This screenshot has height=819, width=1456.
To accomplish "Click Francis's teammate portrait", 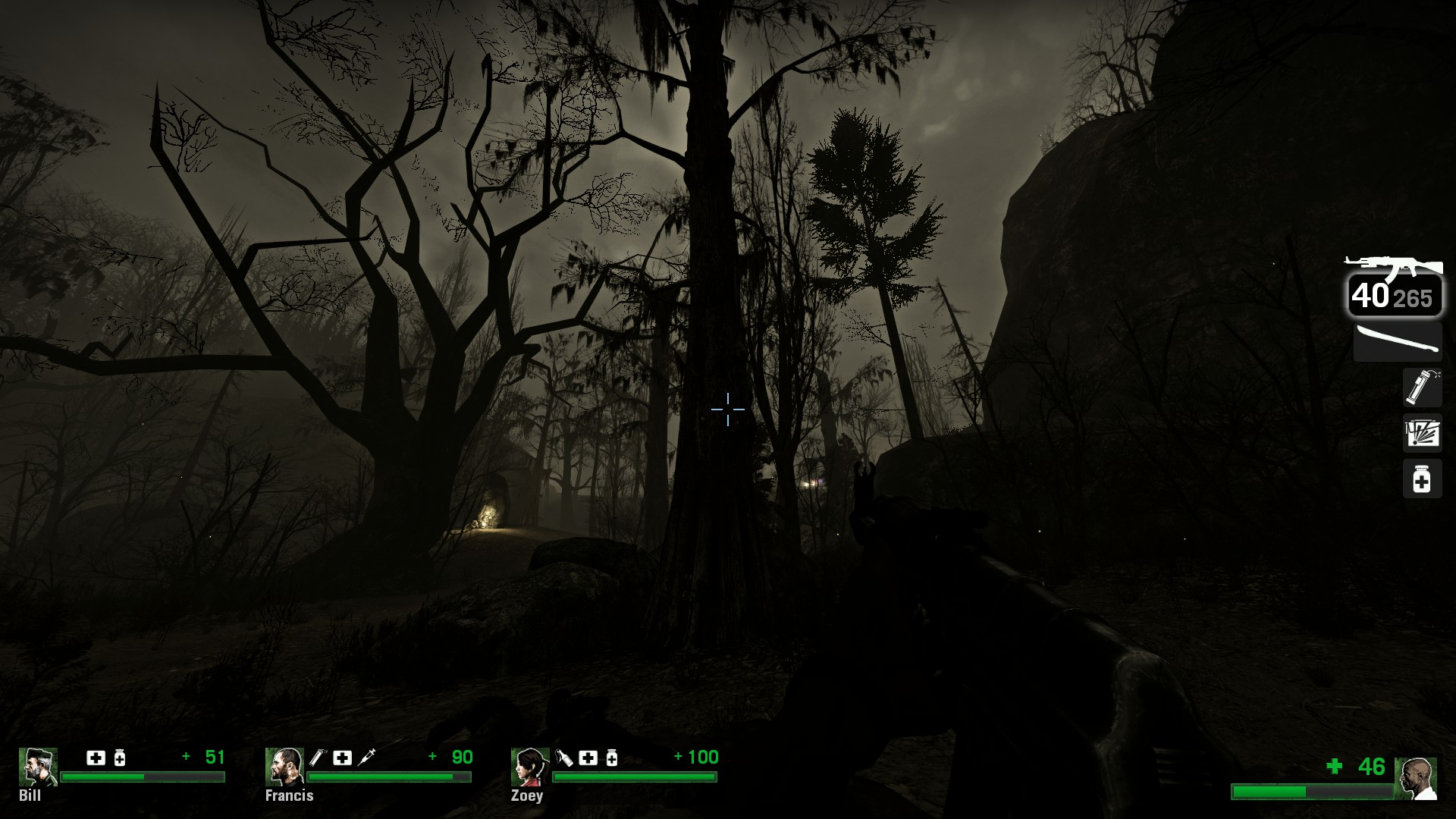I will coord(284,767).
